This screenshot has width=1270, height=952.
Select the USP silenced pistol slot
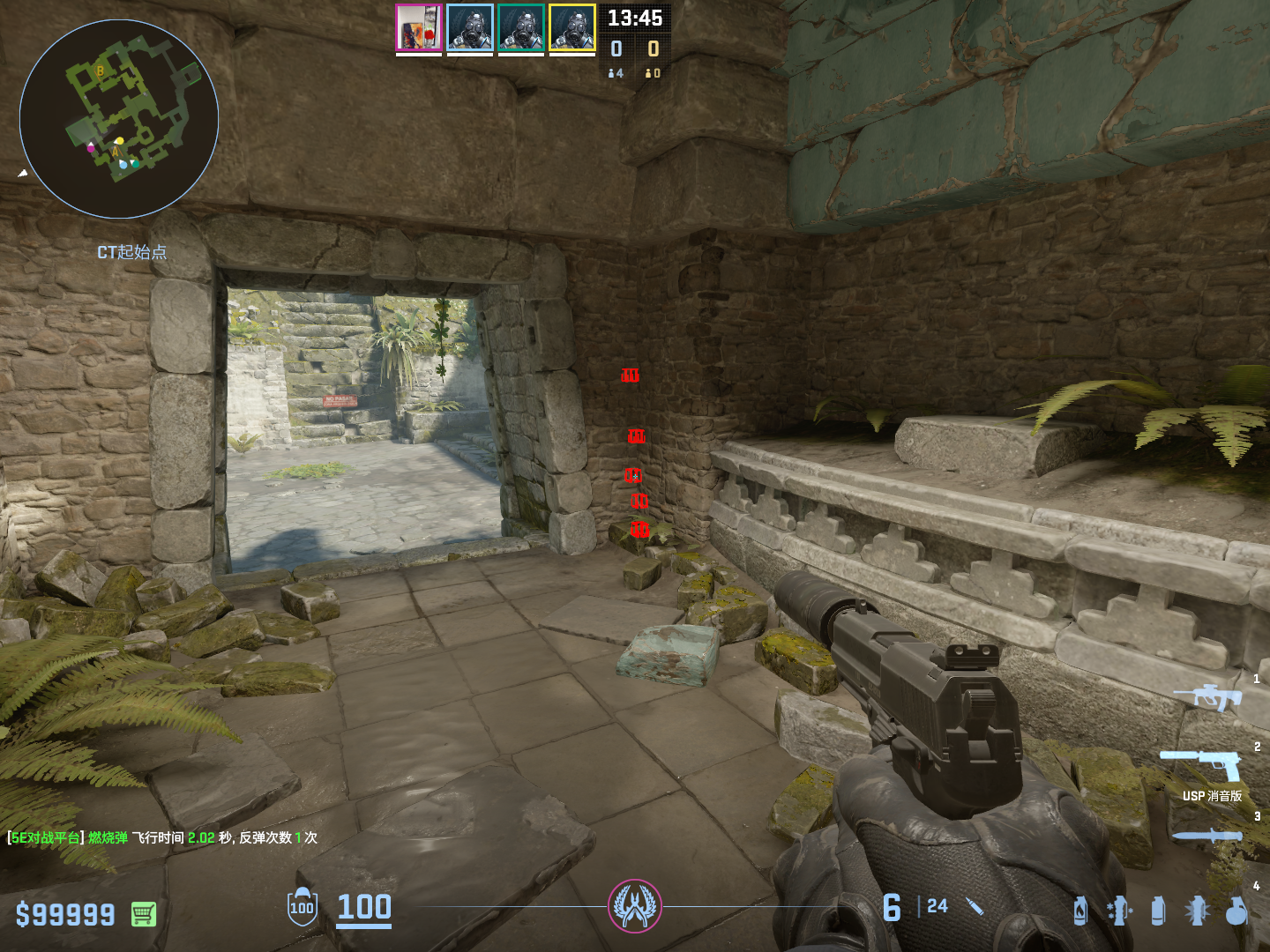click(x=1205, y=763)
